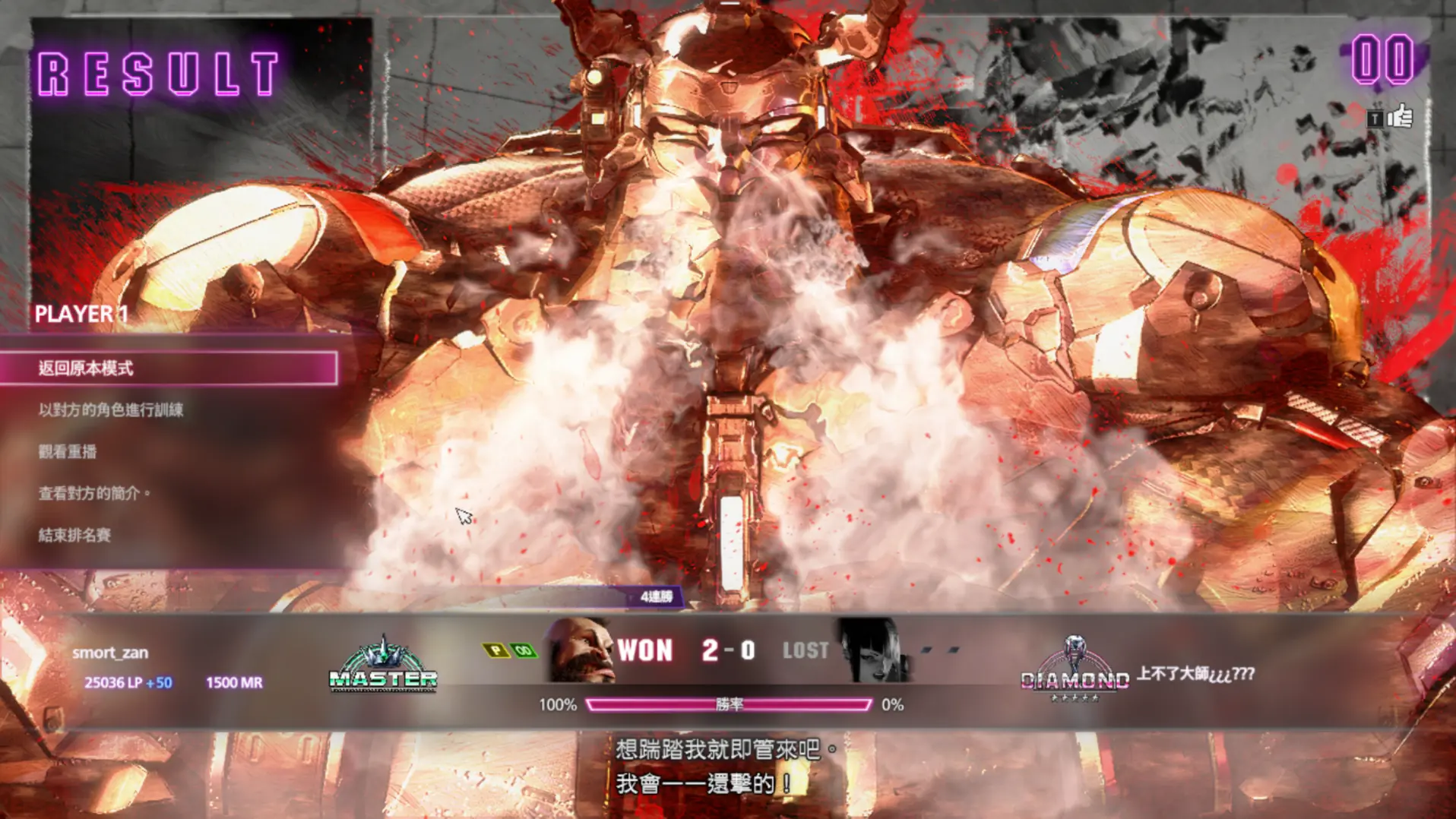
Task: View opponent profile via 查看對方的簡介
Action: 90,494
